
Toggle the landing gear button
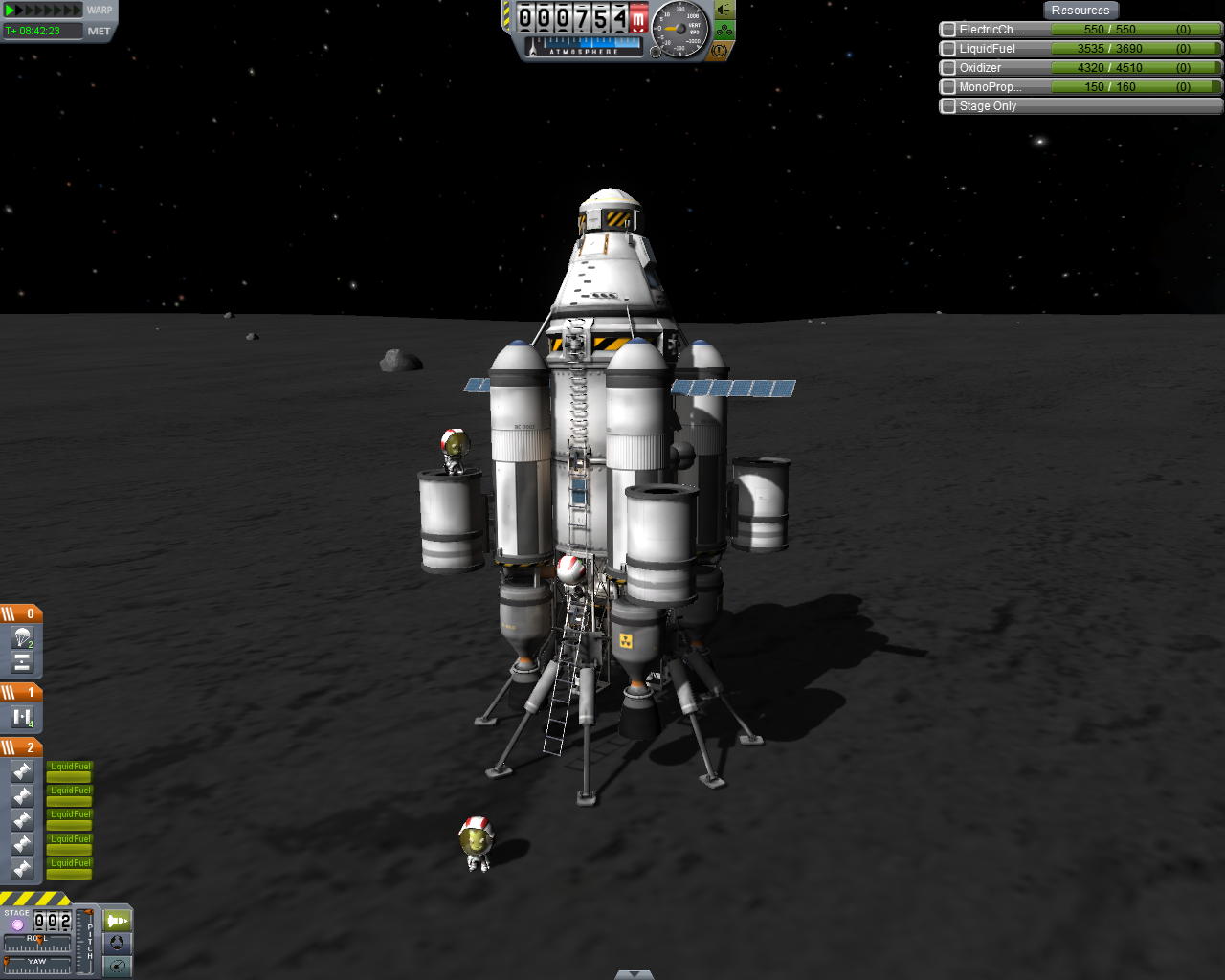tap(724, 31)
